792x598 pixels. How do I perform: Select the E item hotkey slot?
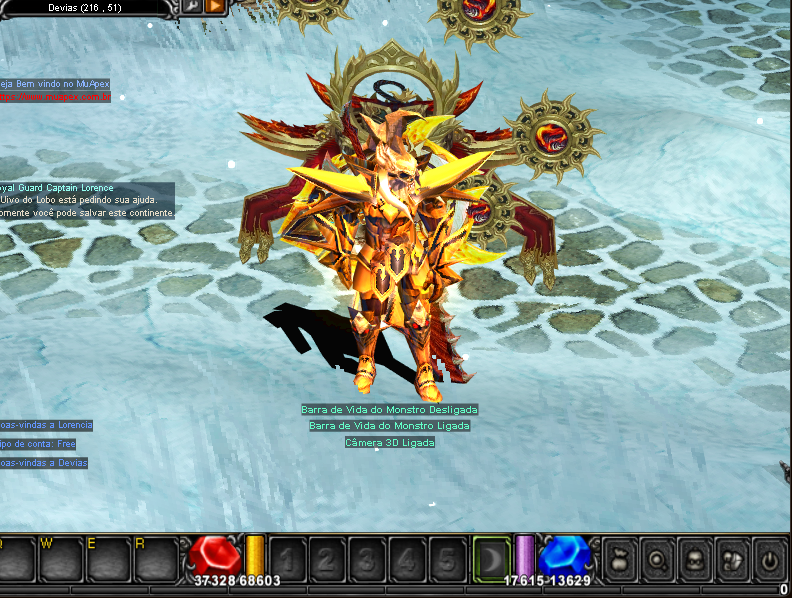click(x=112, y=558)
